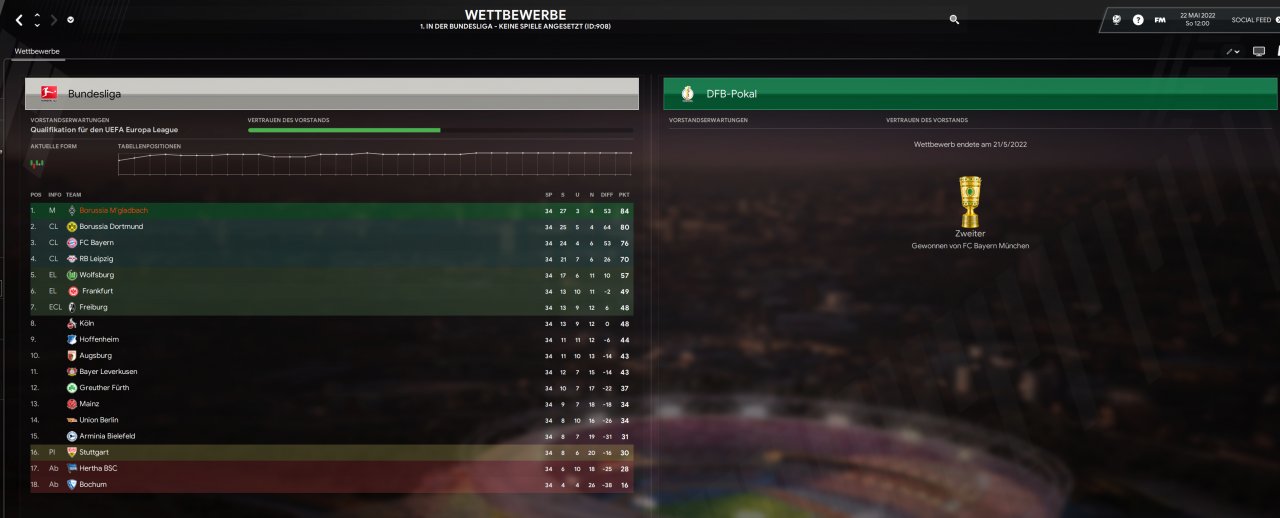Open the magnifying glass search
The height and width of the screenshot is (518, 1280).
pyautogui.click(x=954, y=19)
